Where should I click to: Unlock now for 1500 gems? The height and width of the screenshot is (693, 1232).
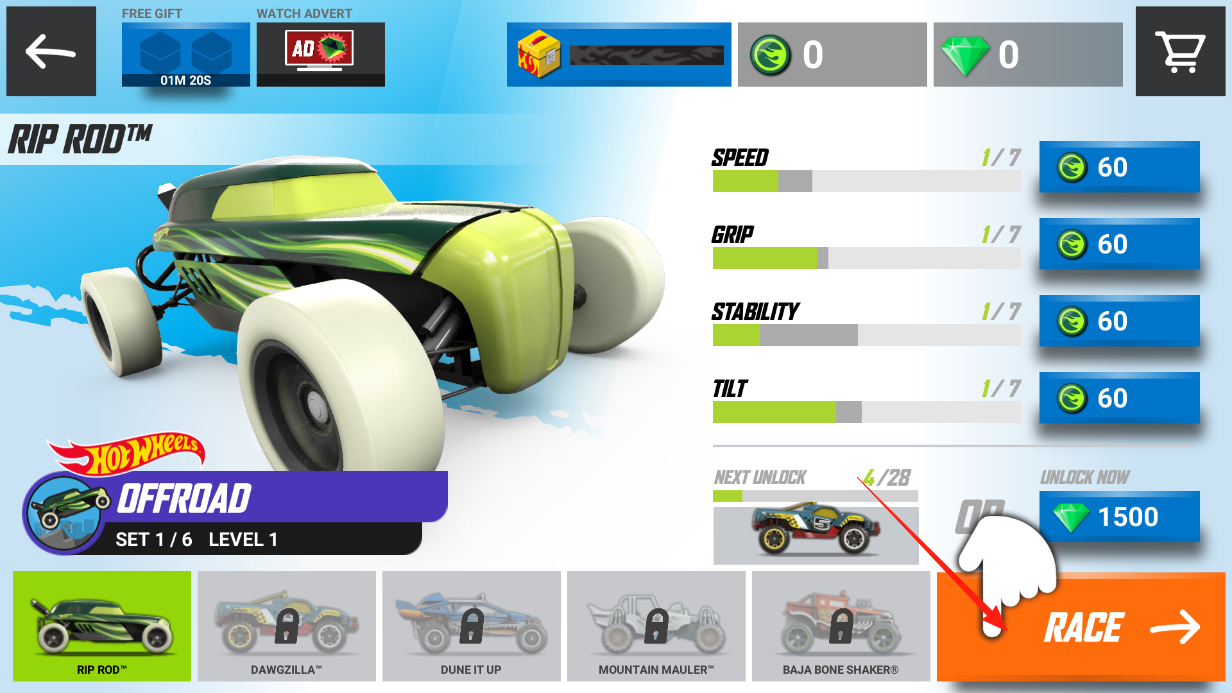click(1119, 517)
